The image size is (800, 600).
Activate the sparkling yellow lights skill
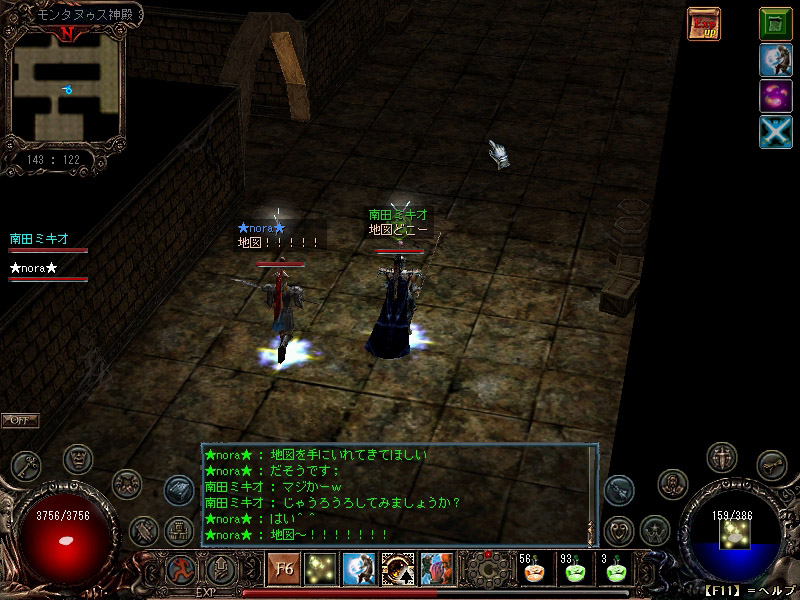pyautogui.click(x=321, y=569)
